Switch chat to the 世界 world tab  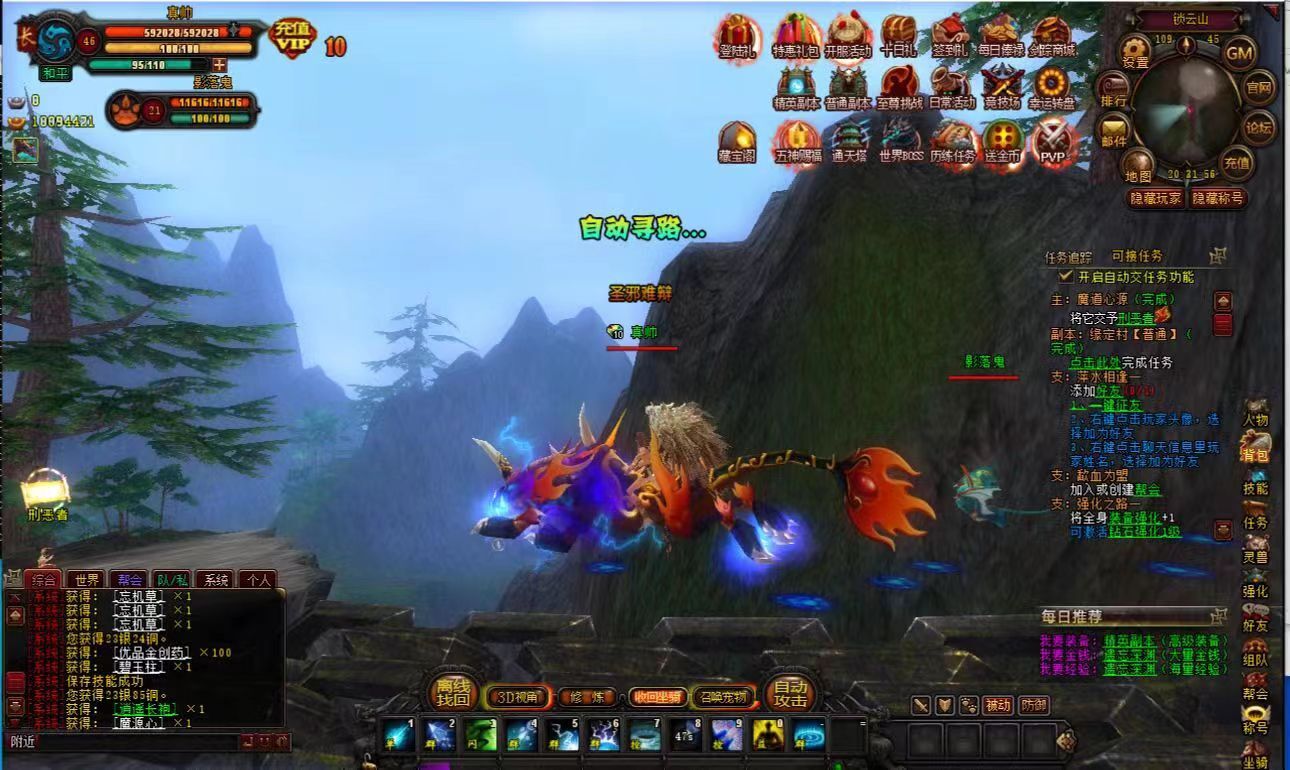point(87,579)
